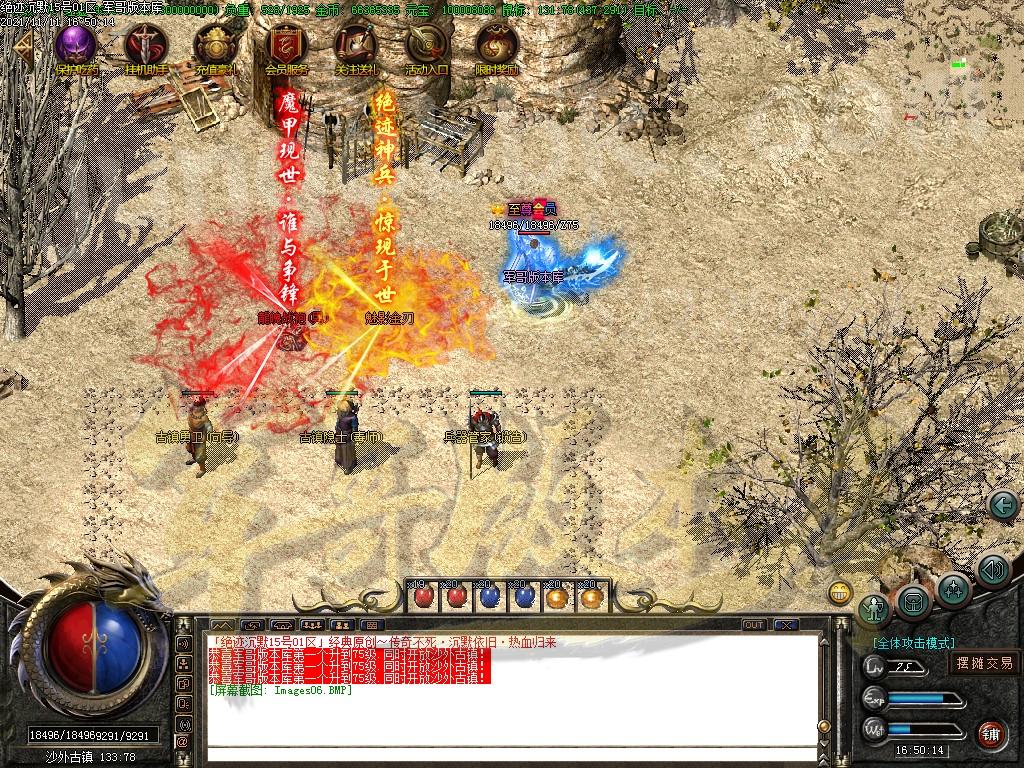Open the 关注送礼 scroll icon
Image resolution: width=1024 pixels, height=768 pixels.
coord(355,46)
